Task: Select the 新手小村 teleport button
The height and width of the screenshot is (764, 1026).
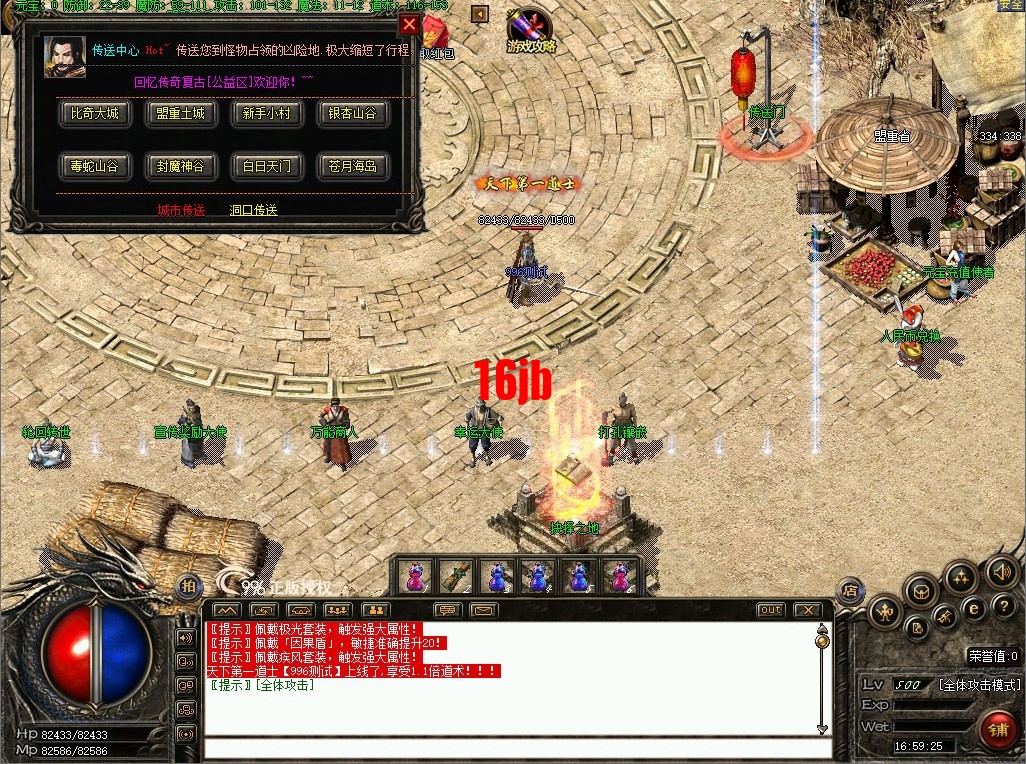Action: (x=267, y=114)
